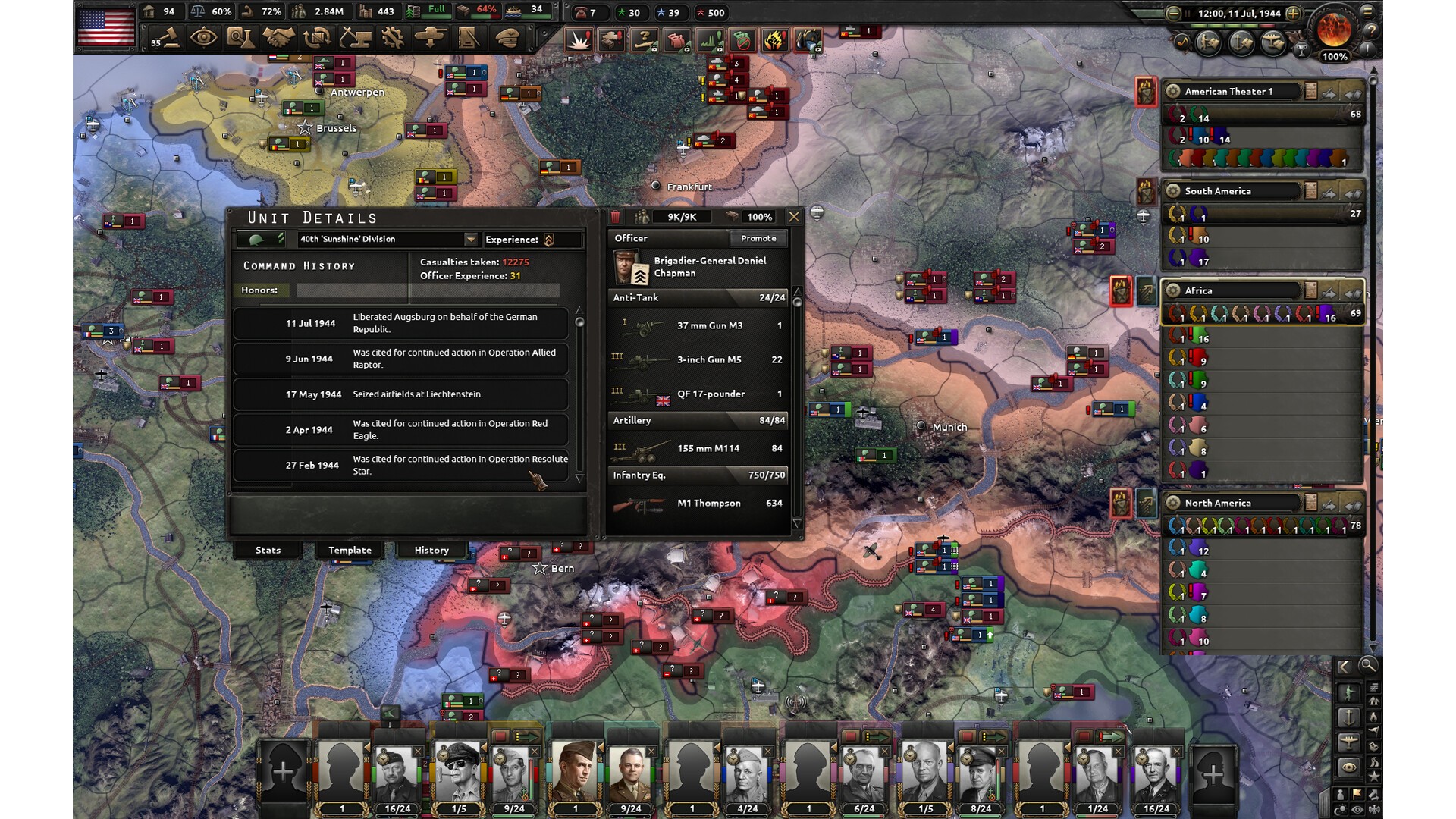Switch to the Stats tab
This screenshot has height=819, width=1456.
(268, 550)
